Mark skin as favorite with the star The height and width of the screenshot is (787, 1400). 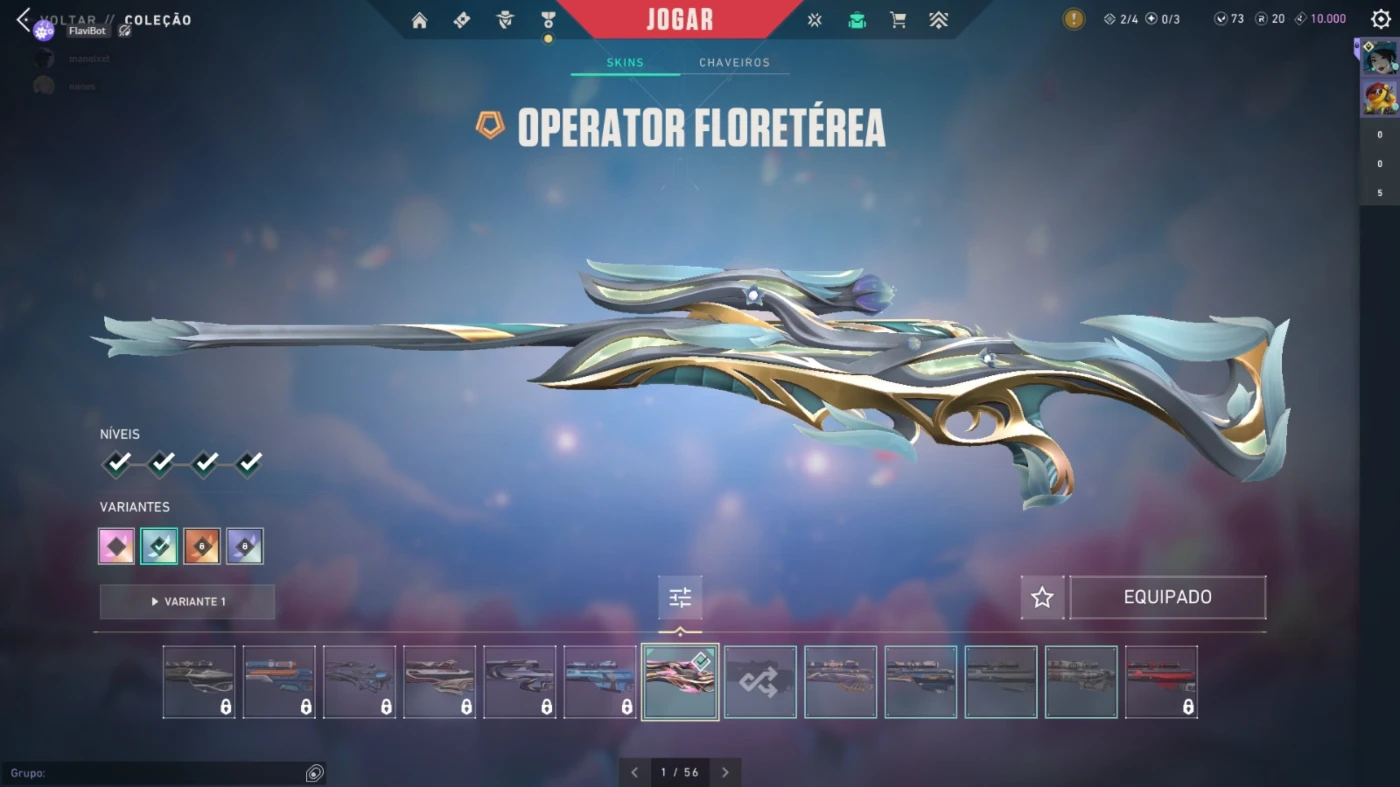click(x=1042, y=598)
